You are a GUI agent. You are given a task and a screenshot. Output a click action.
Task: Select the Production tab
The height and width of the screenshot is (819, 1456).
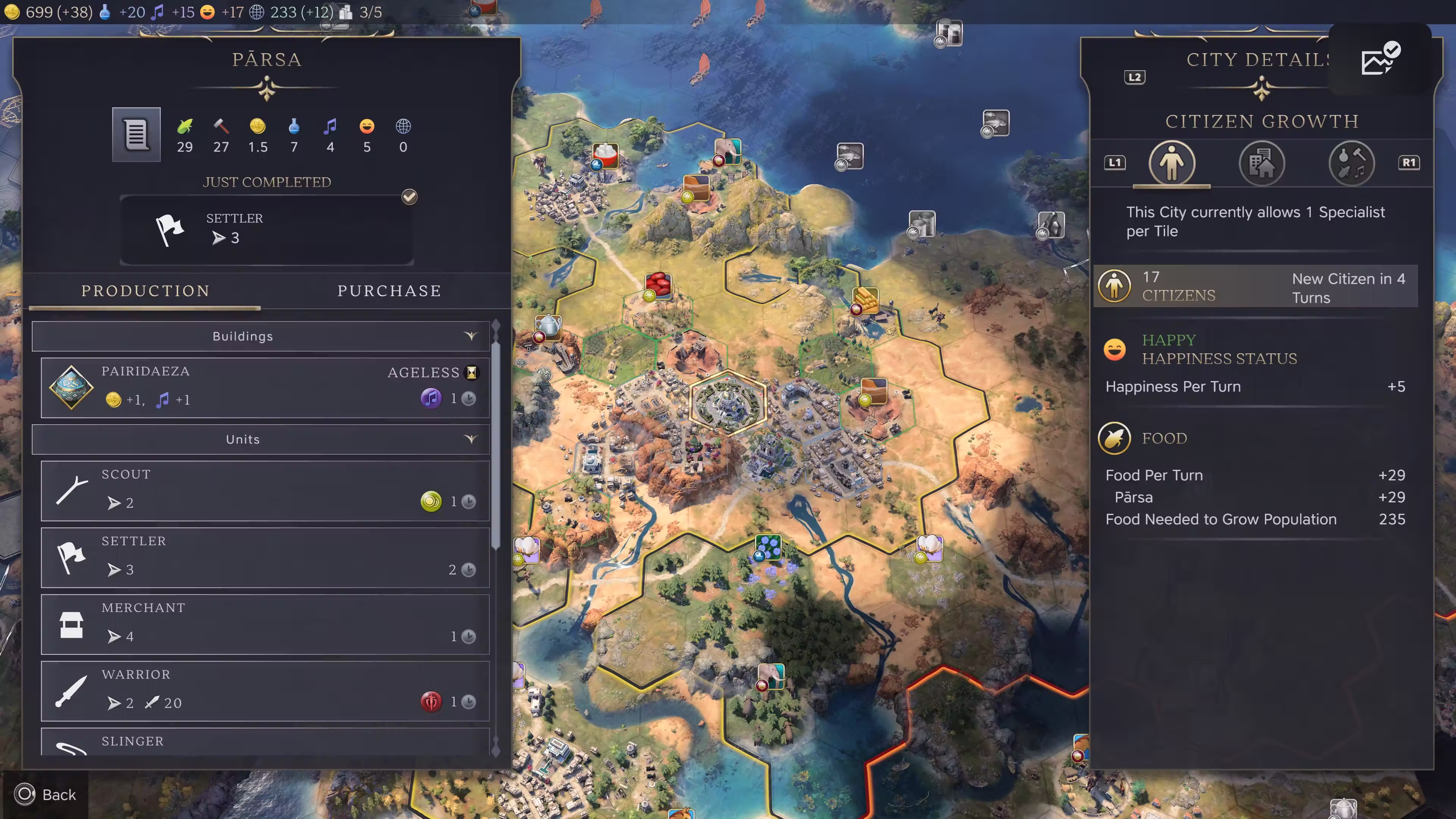point(145,291)
